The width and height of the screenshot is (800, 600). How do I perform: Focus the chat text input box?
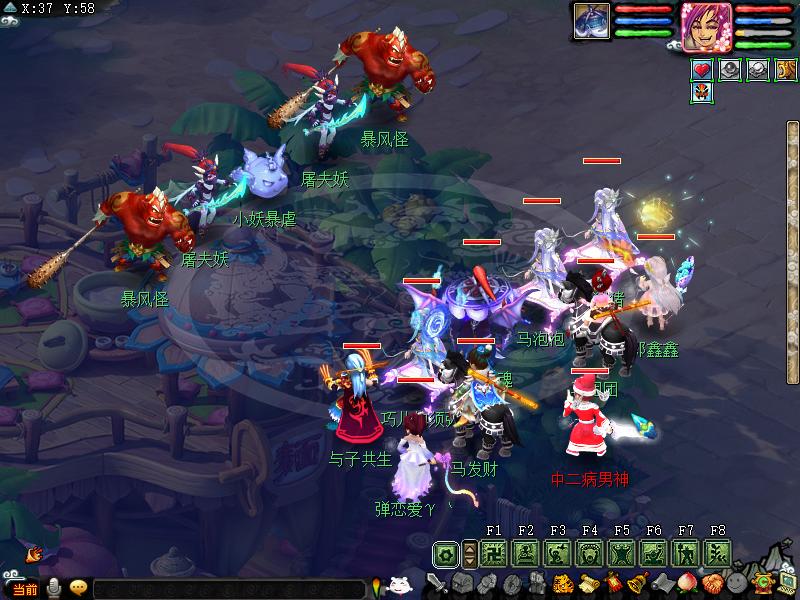[230, 590]
